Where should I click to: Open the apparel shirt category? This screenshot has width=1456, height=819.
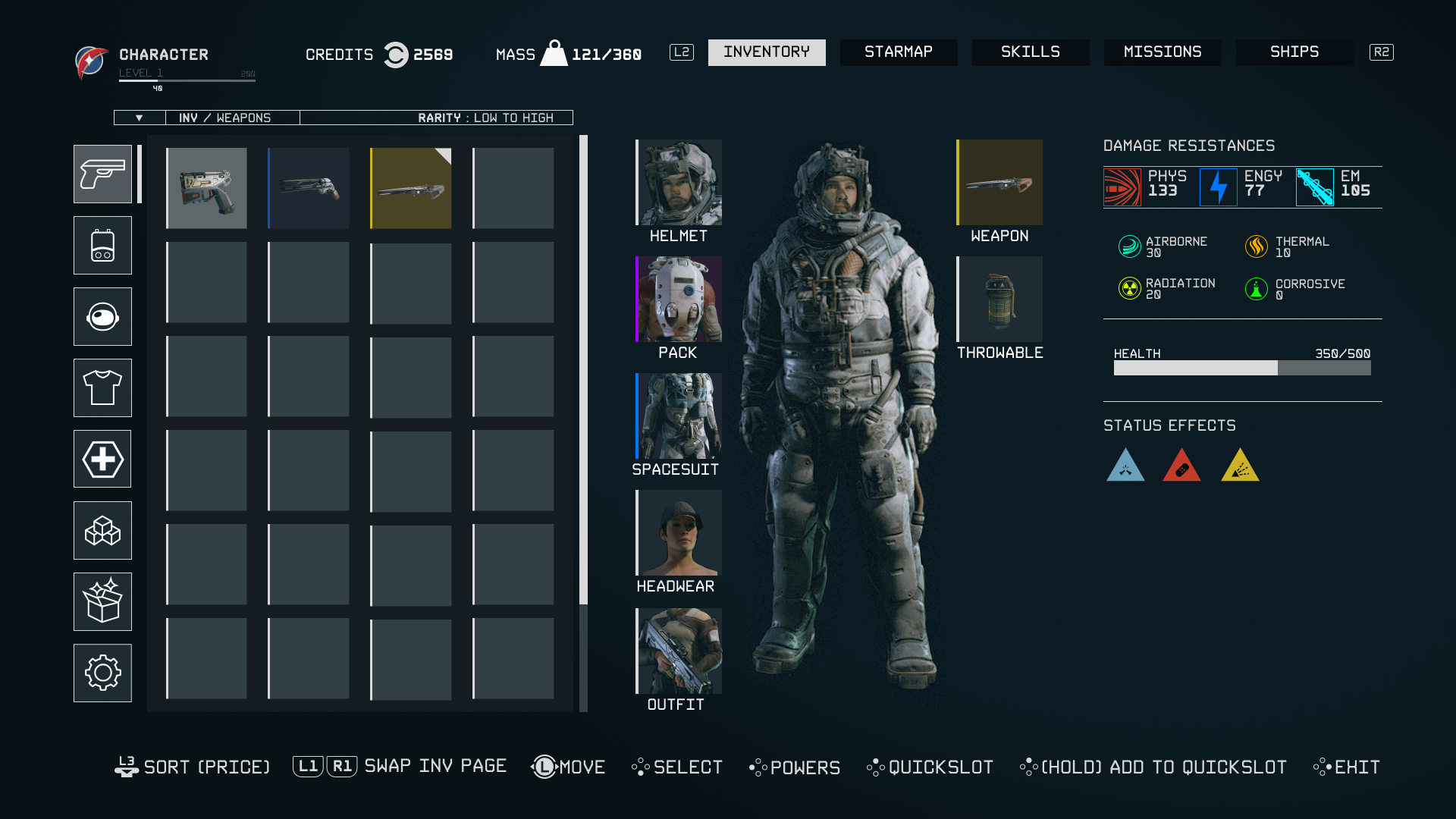[102, 388]
